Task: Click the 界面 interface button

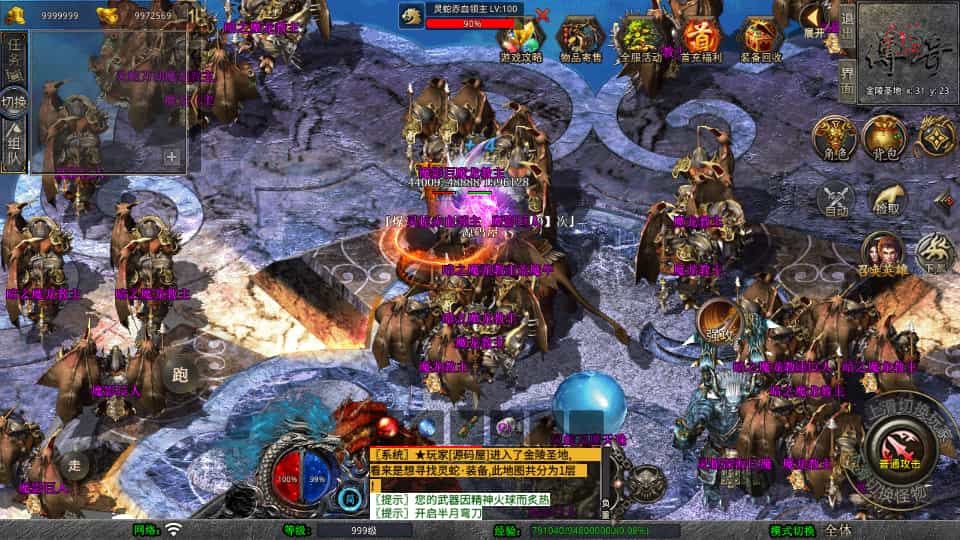Action: [x=847, y=80]
